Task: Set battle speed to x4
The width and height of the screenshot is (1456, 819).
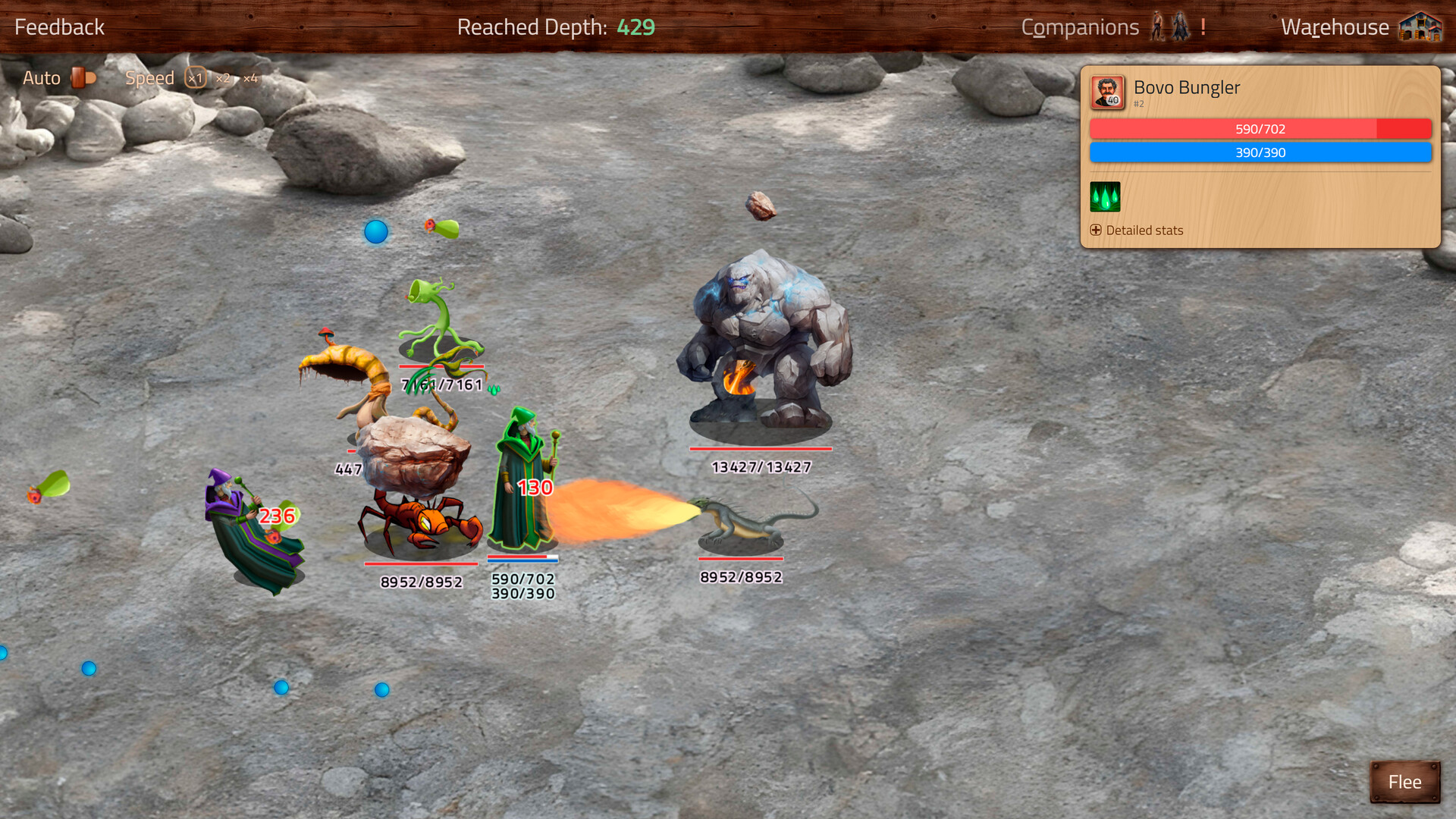Action: [x=251, y=78]
